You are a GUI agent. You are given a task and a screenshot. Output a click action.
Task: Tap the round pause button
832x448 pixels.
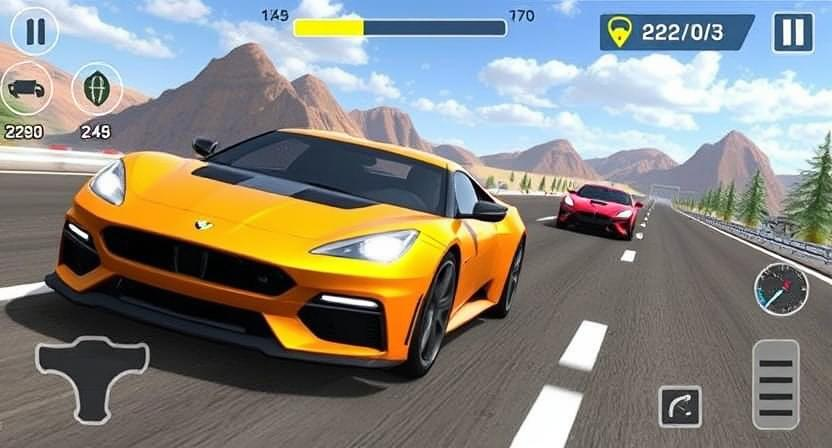(x=34, y=30)
